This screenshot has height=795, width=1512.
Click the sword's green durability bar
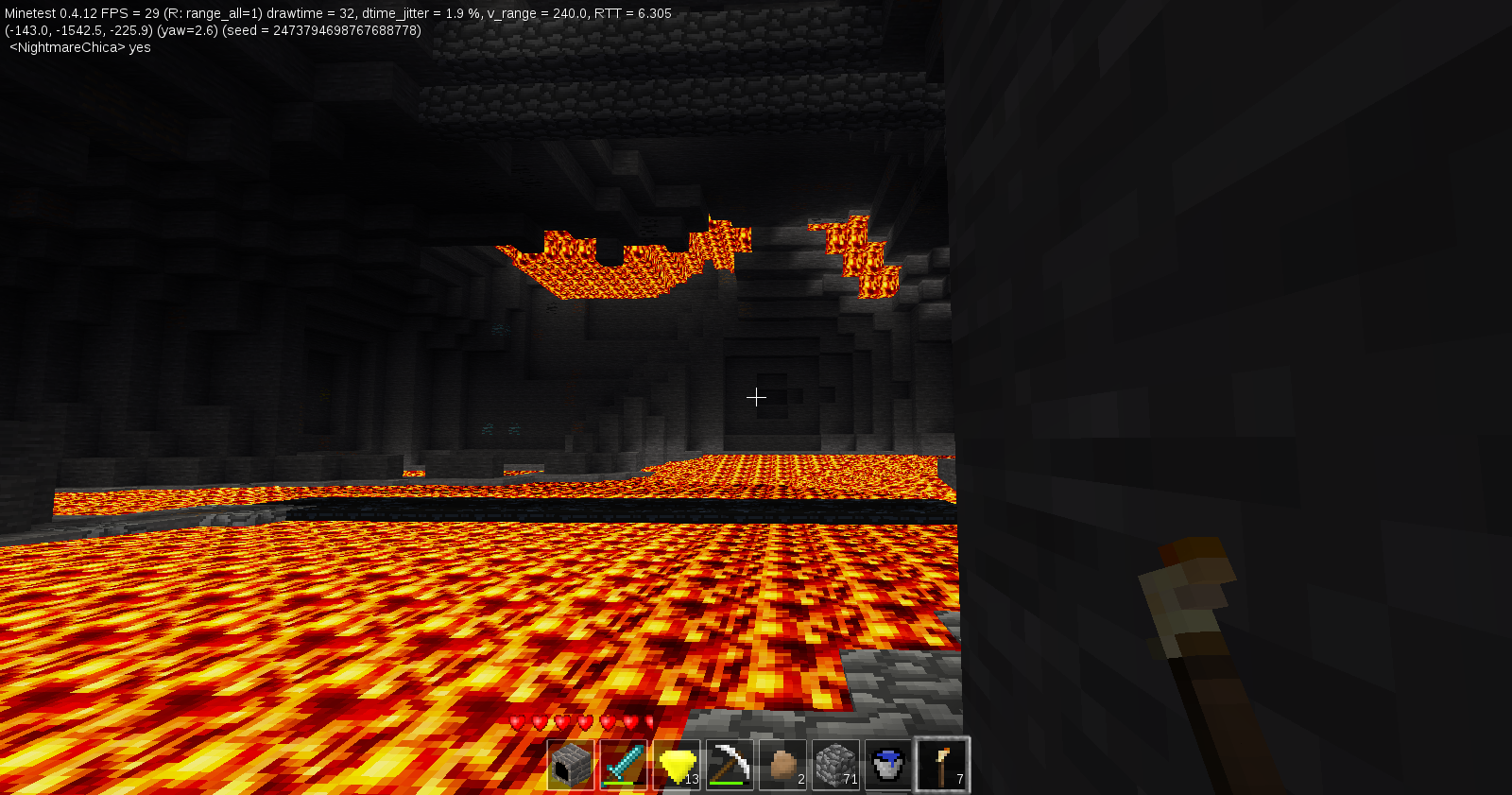point(620,784)
